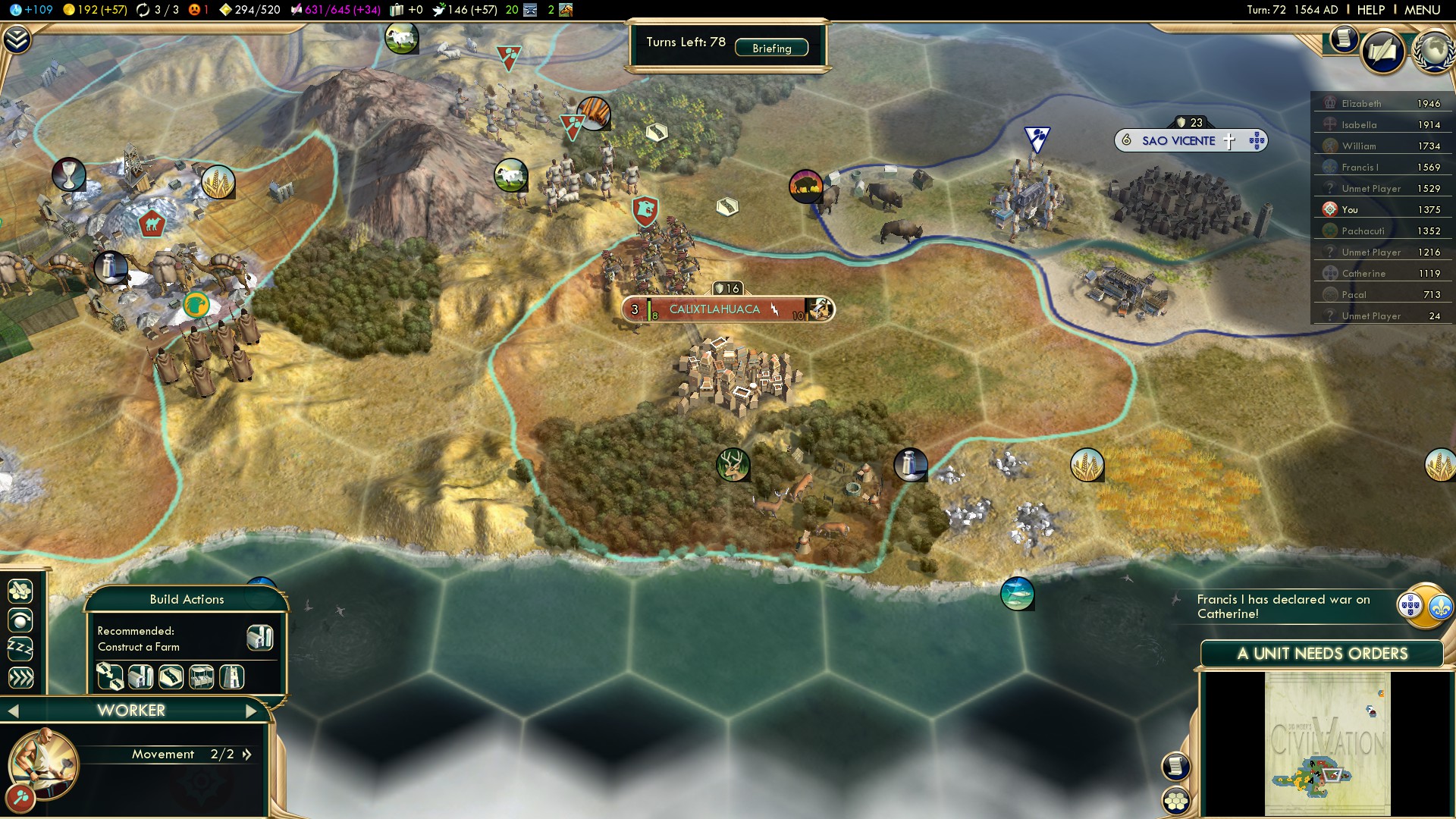Image resolution: width=1456 pixels, height=819 pixels.
Task: Open the social policies quill-and-scroll button
Action: 1382,52
